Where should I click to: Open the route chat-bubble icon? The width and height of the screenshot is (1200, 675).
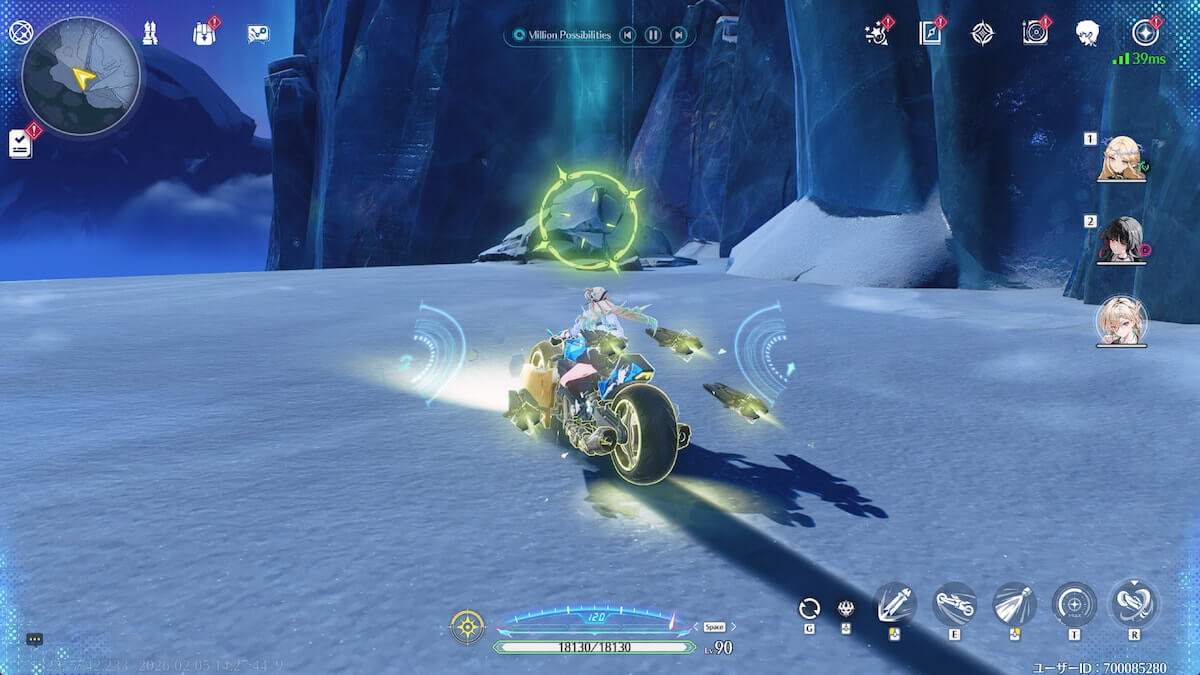pyautogui.click(x=258, y=34)
